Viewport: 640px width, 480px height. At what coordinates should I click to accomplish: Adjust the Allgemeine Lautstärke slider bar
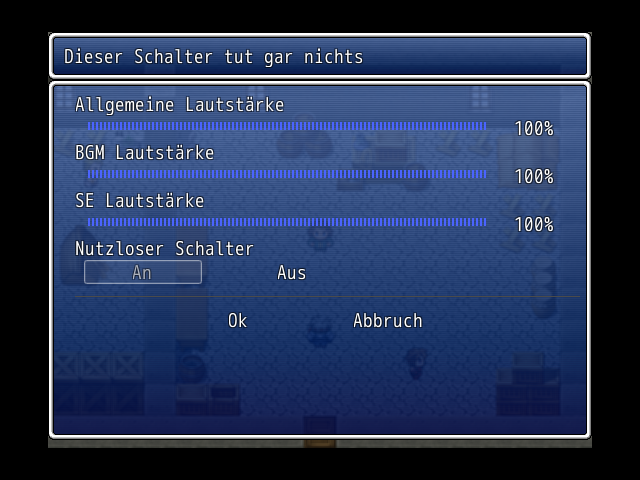(x=286, y=126)
